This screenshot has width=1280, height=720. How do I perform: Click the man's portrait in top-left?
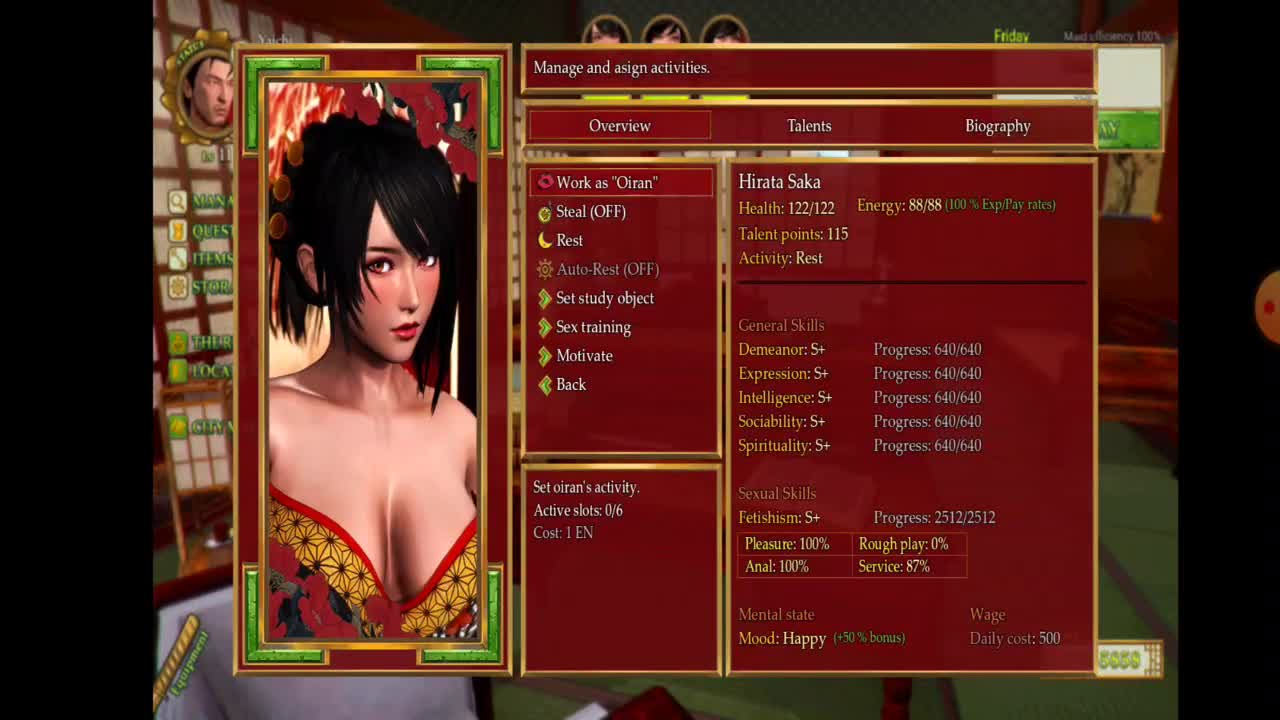tap(209, 92)
